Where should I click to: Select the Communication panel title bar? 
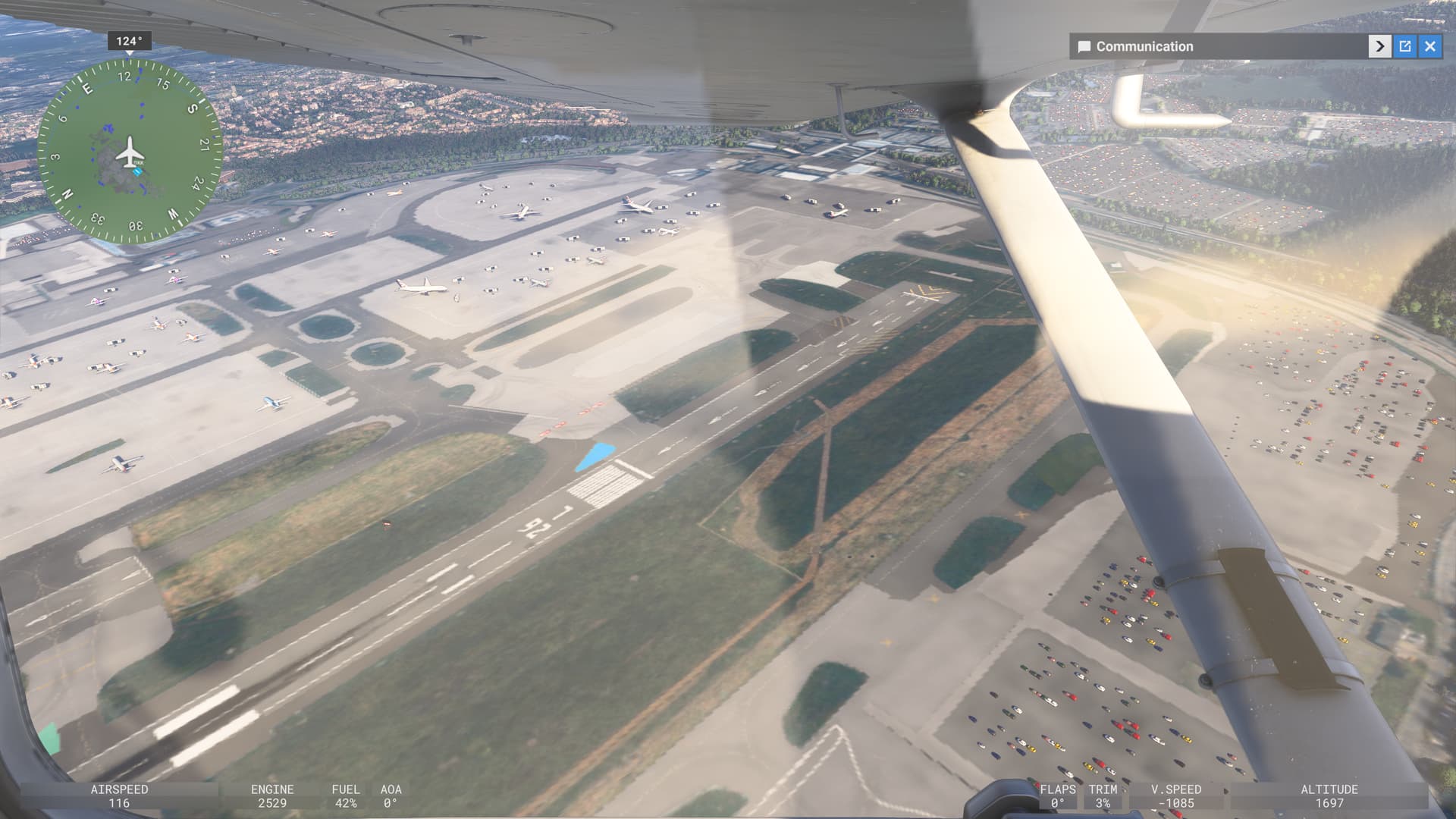point(1213,46)
